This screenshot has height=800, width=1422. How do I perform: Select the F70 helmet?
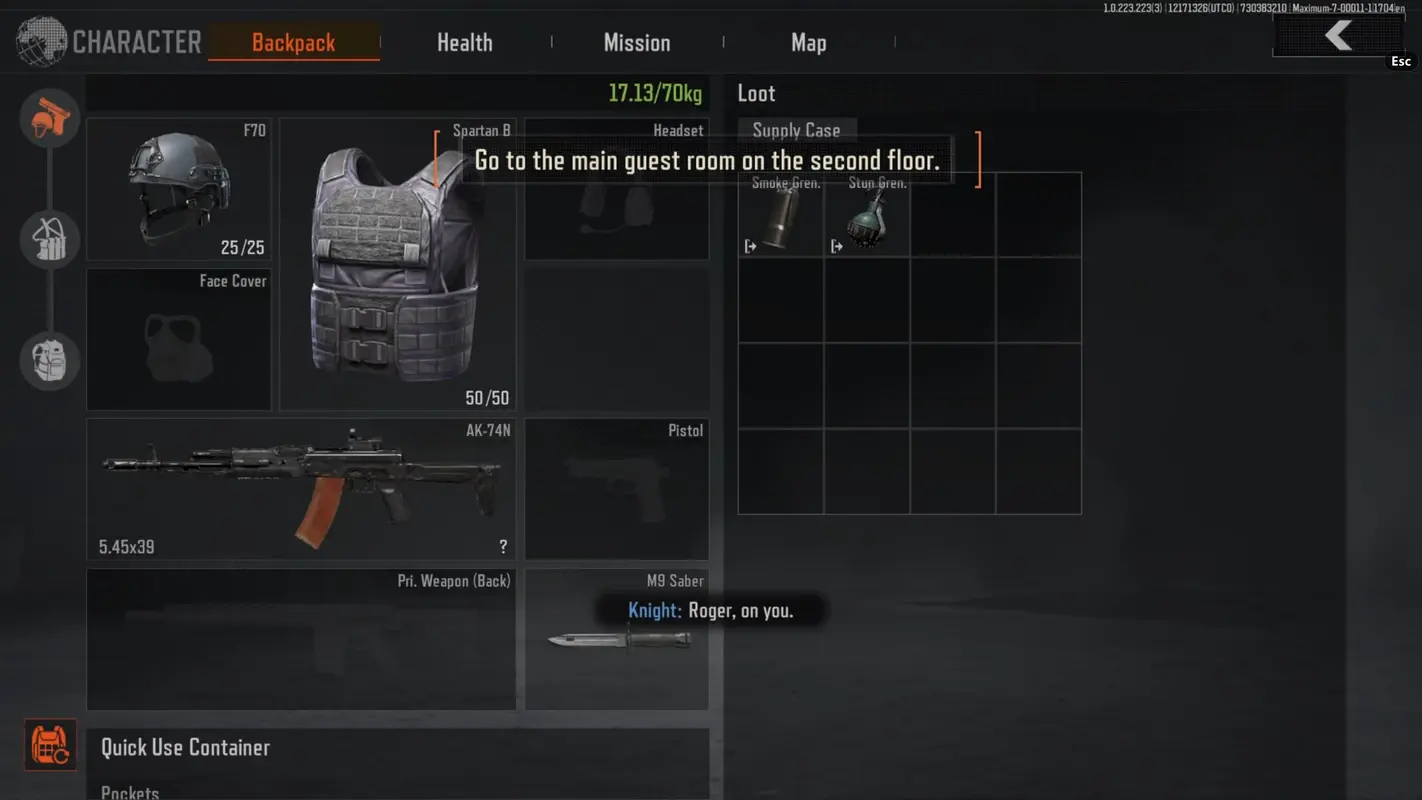tap(178, 190)
